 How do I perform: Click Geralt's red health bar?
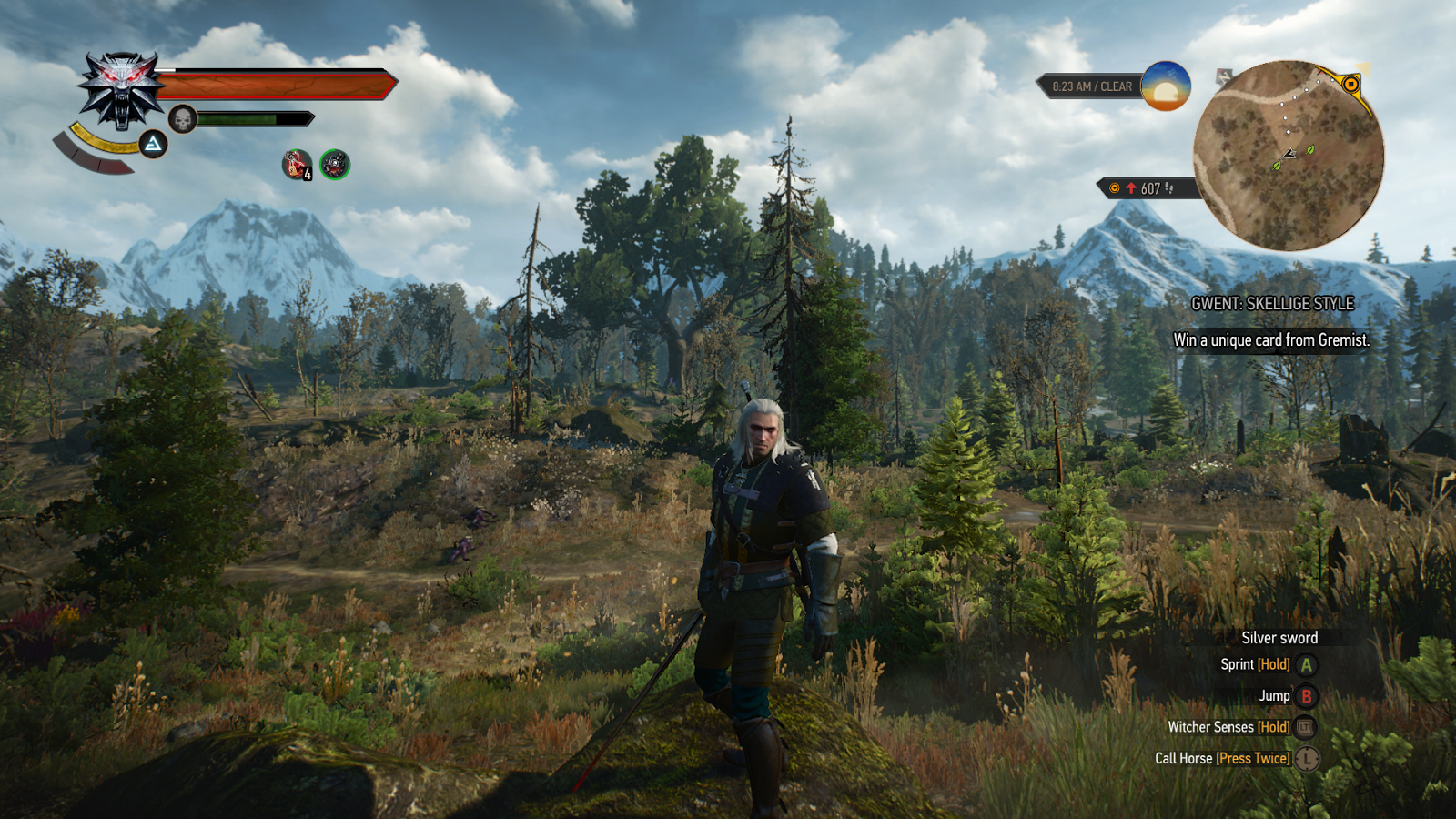273,83
